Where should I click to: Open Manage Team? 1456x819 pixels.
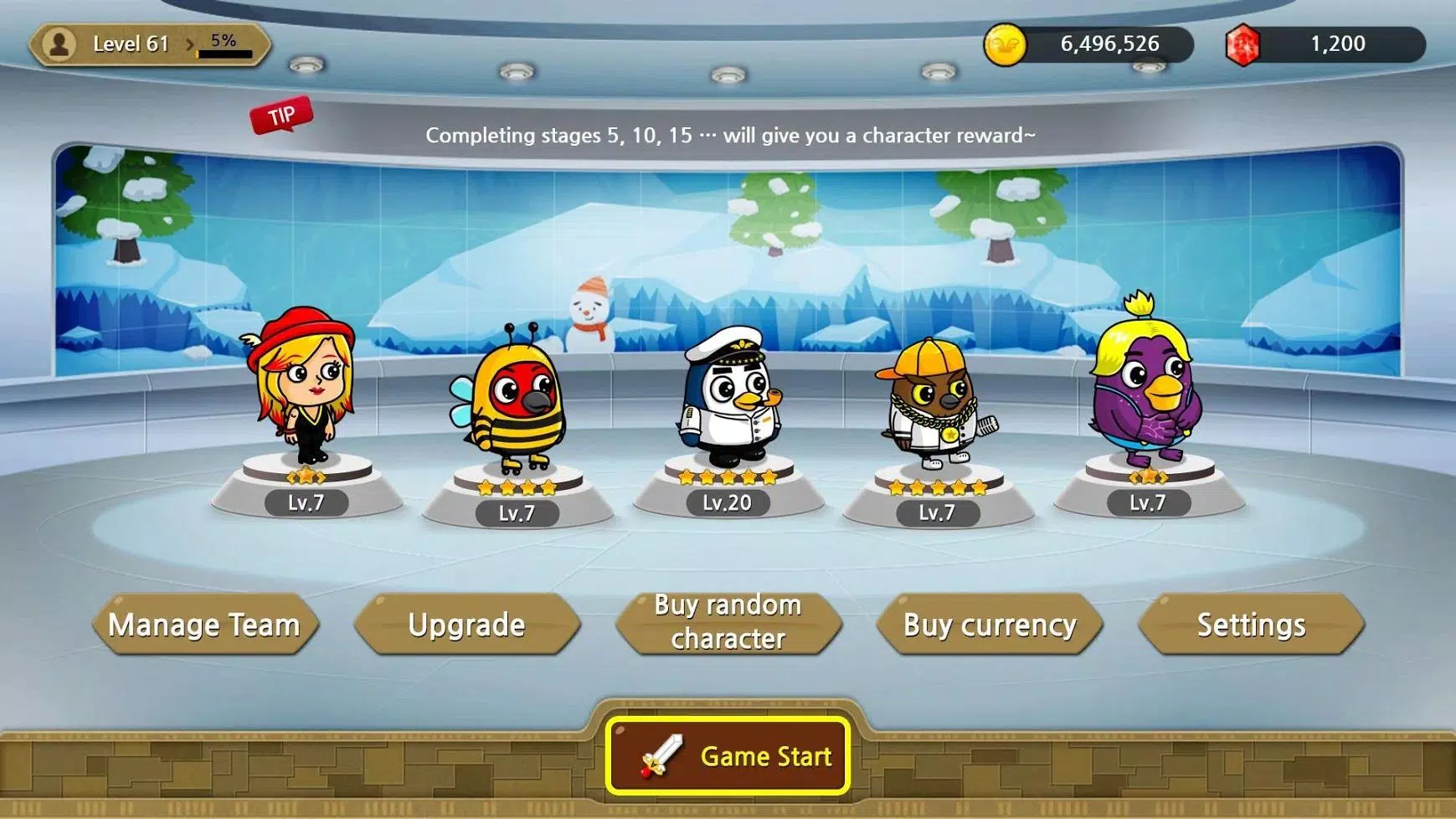click(x=205, y=624)
